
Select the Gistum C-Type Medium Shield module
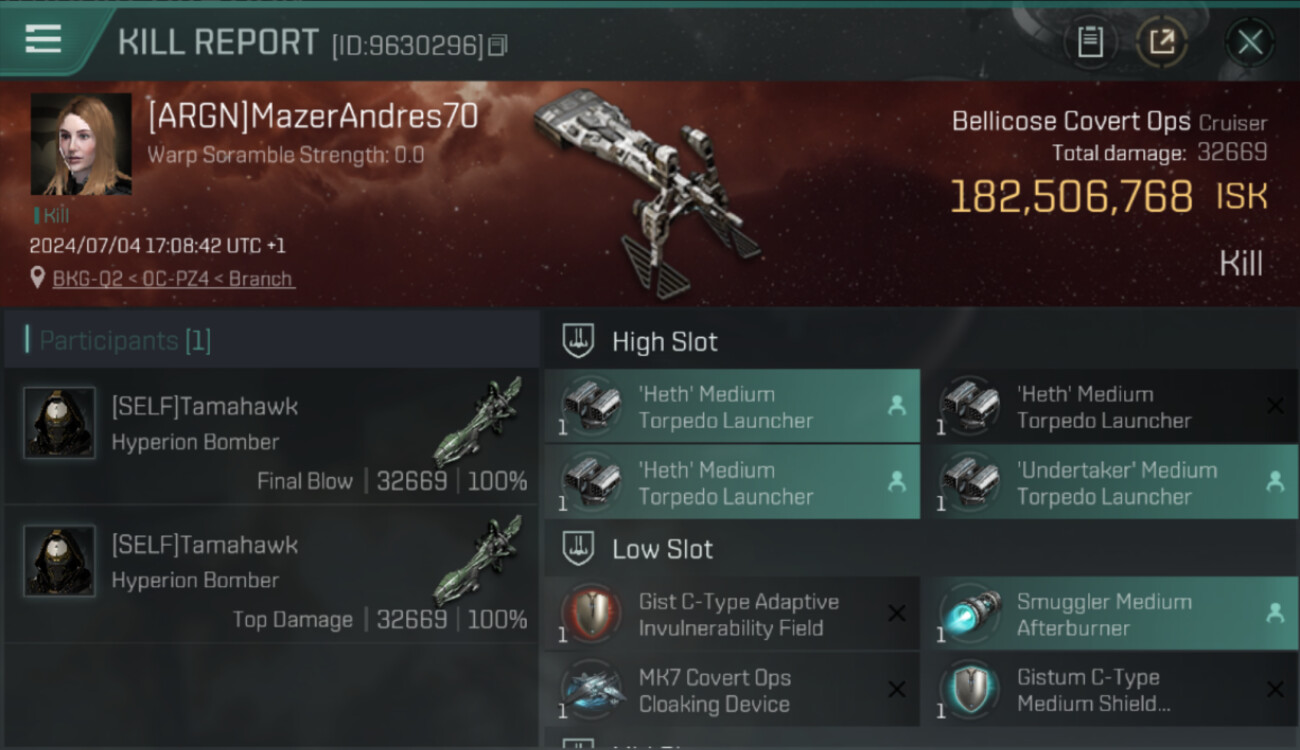pyautogui.click(x=1110, y=691)
